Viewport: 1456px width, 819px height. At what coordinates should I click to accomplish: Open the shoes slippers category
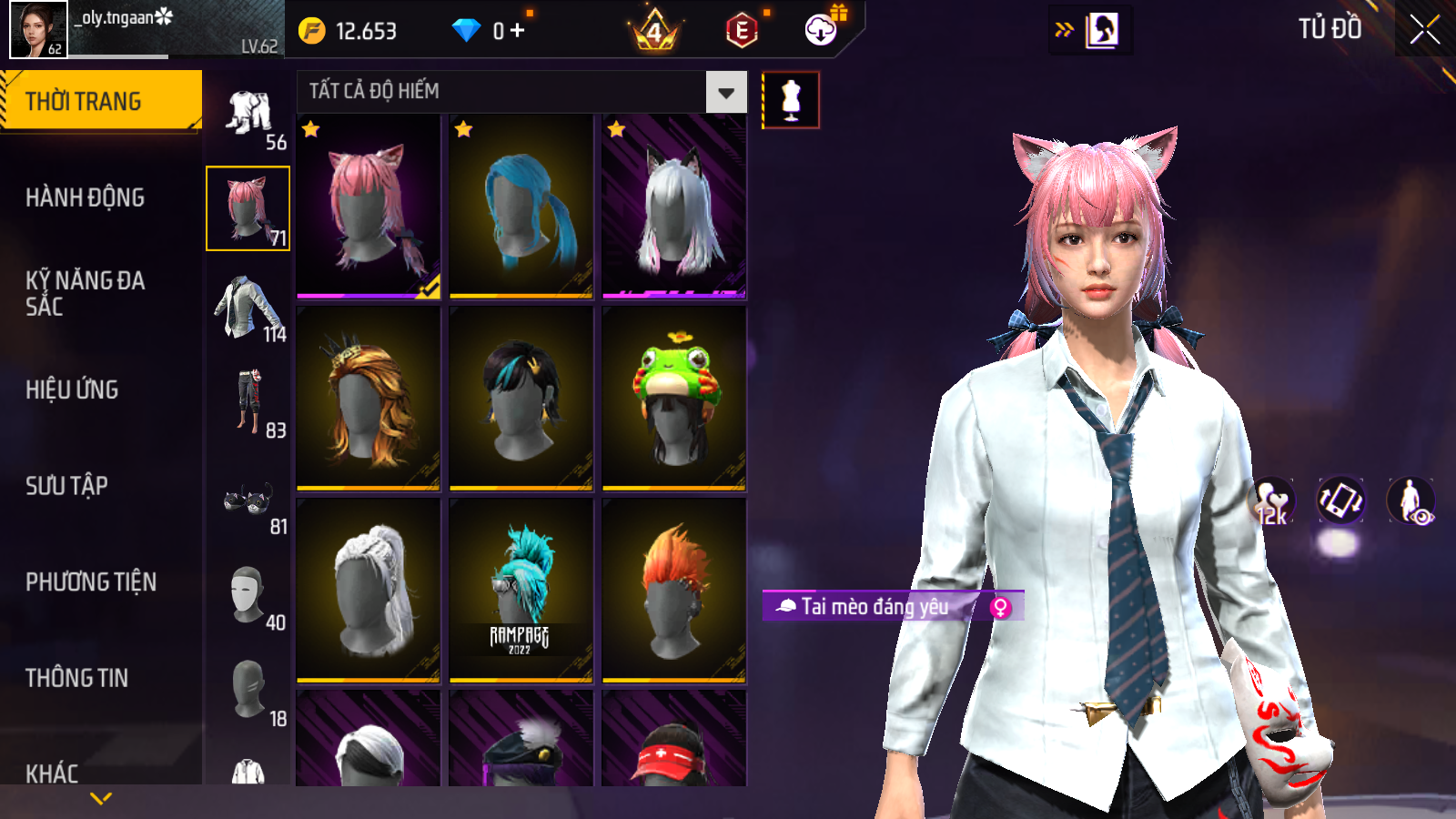point(248,500)
